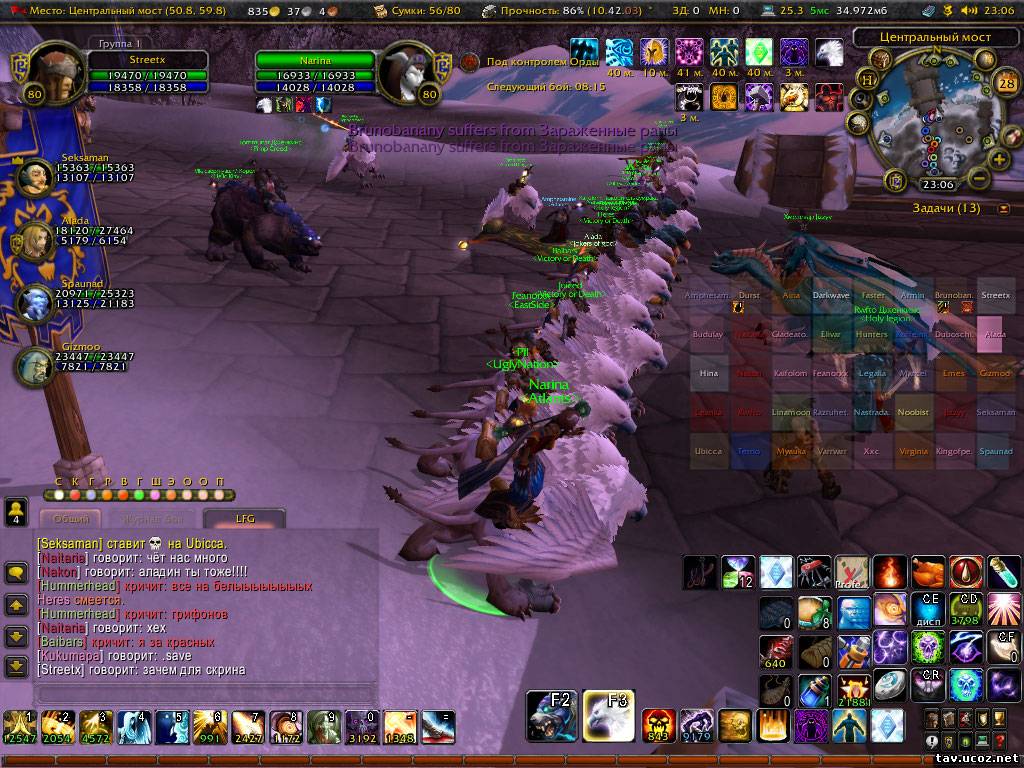Collapse the Задачи quest tracker
This screenshot has width=1024, height=768.
pyautogui.click(x=1003, y=209)
